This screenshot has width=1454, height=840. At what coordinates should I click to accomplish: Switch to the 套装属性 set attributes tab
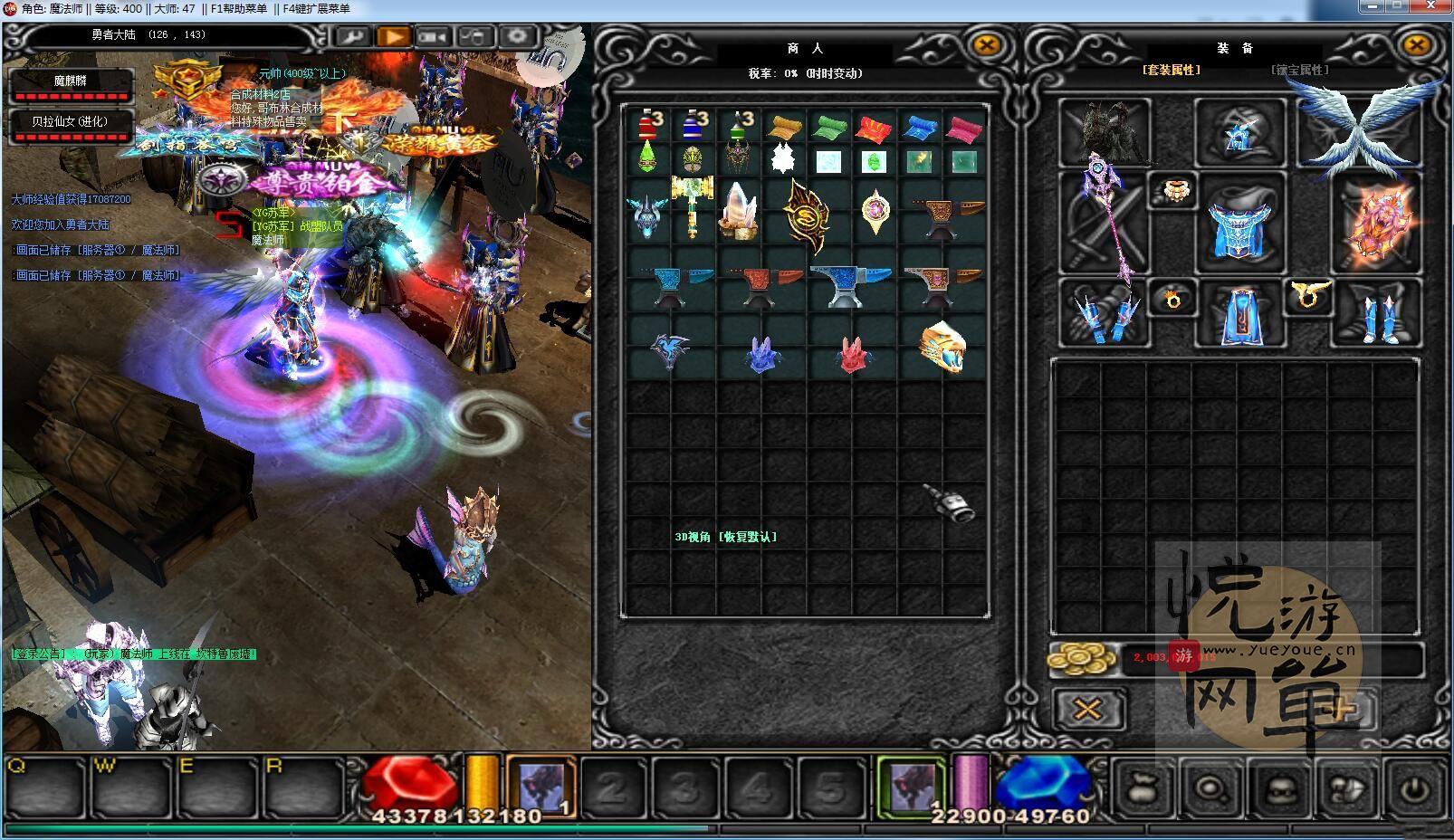1172,70
